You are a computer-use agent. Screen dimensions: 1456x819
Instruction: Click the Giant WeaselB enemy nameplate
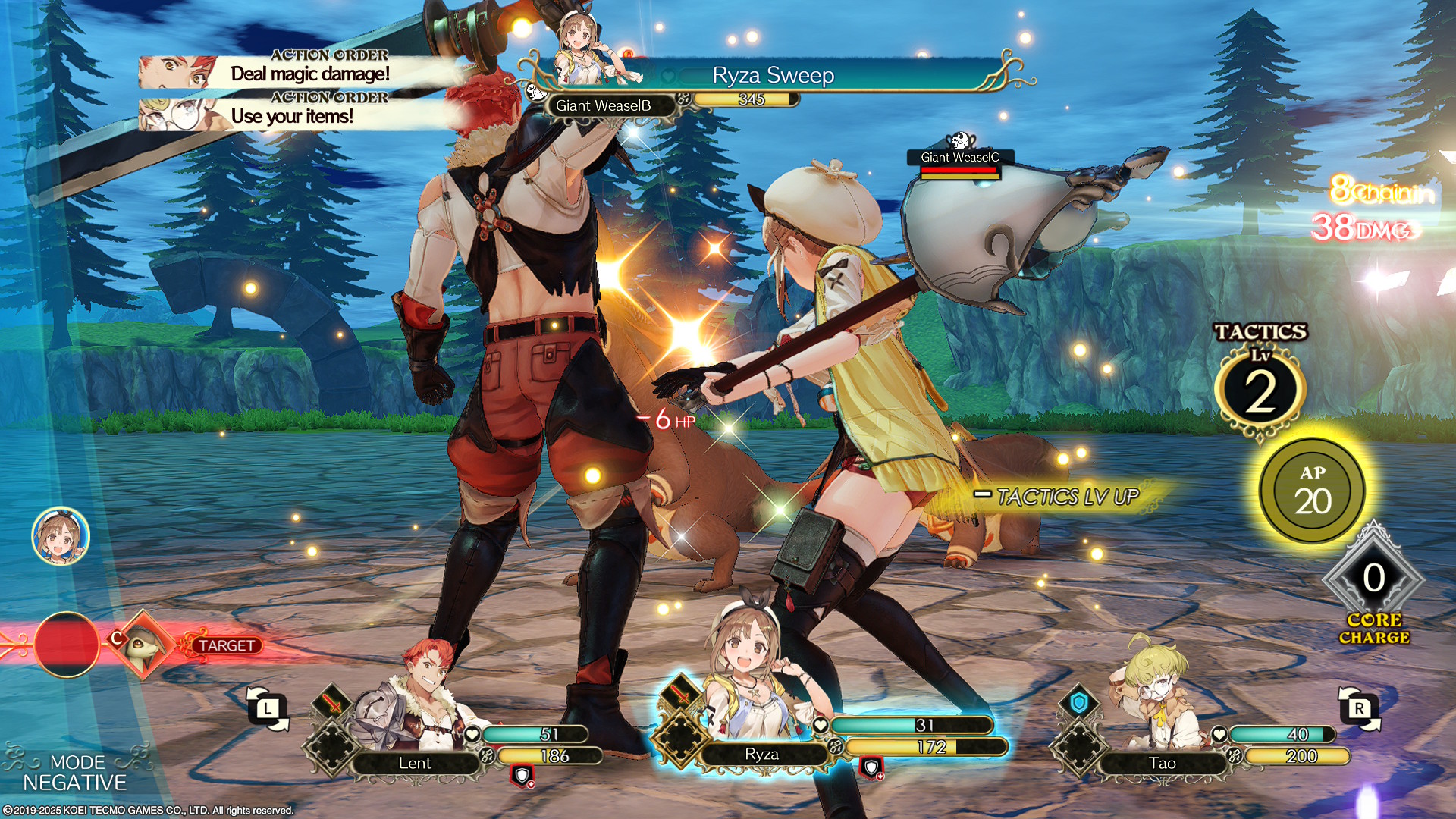pos(604,106)
